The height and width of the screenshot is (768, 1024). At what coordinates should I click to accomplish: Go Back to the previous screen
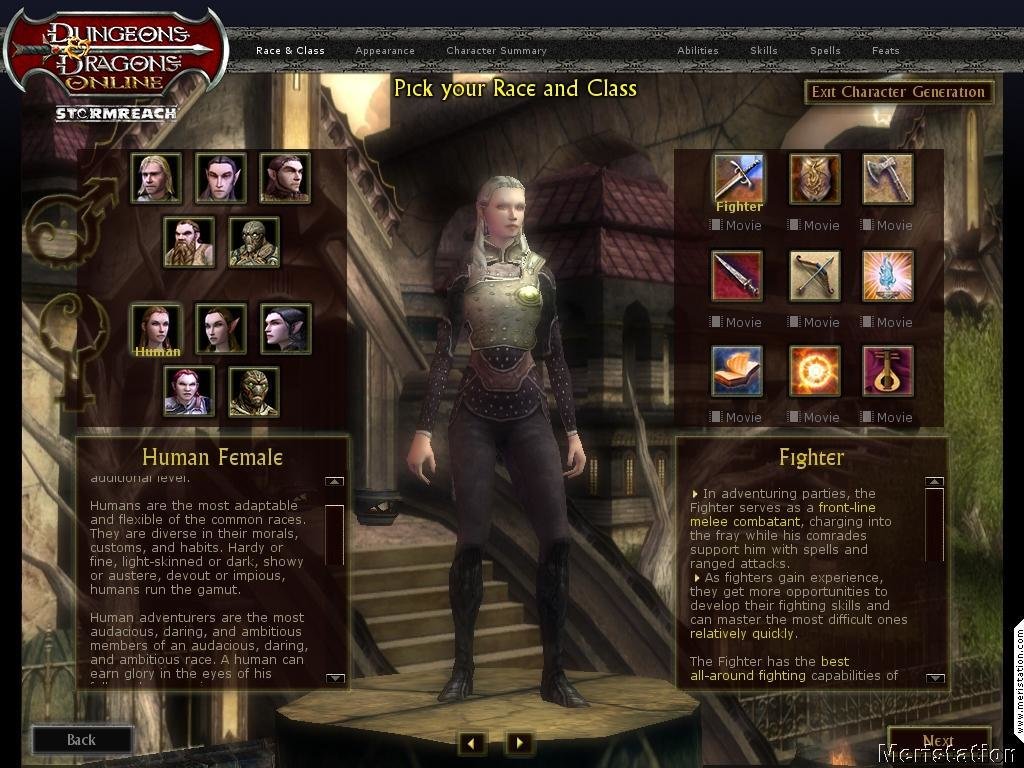pyautogui.click(x=81, y=740)
